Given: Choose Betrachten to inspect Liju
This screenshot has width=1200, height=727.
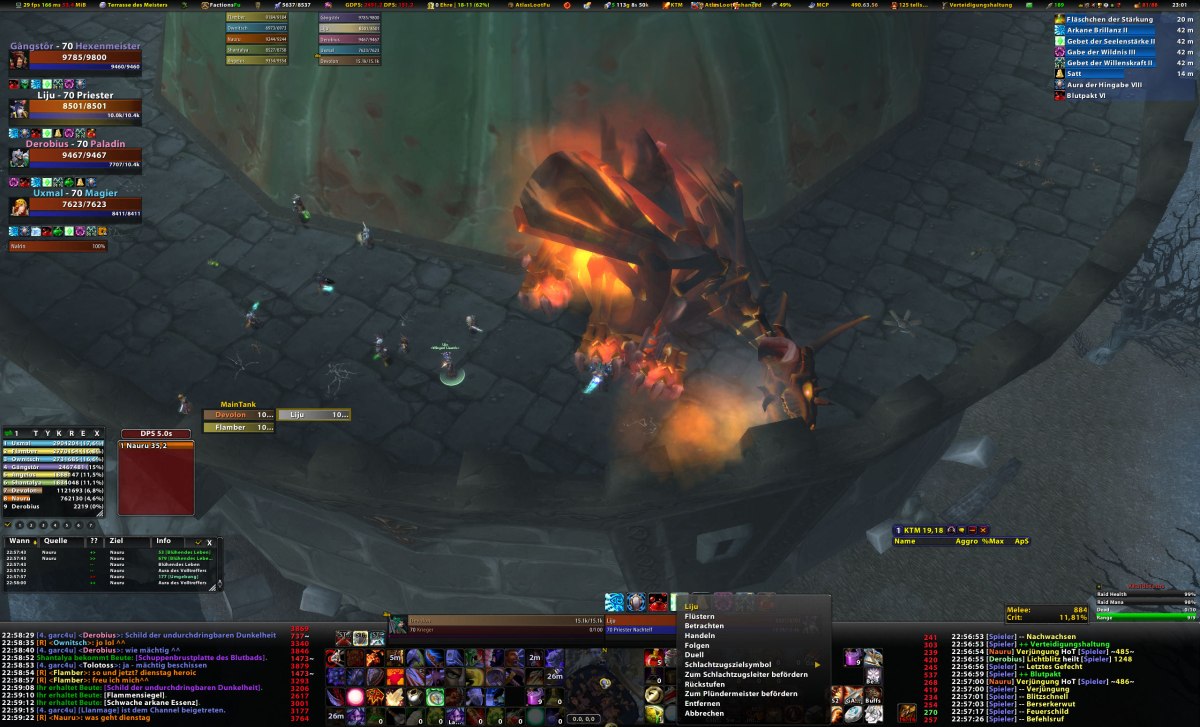Looking at the screenshot, I should [704, 626].
